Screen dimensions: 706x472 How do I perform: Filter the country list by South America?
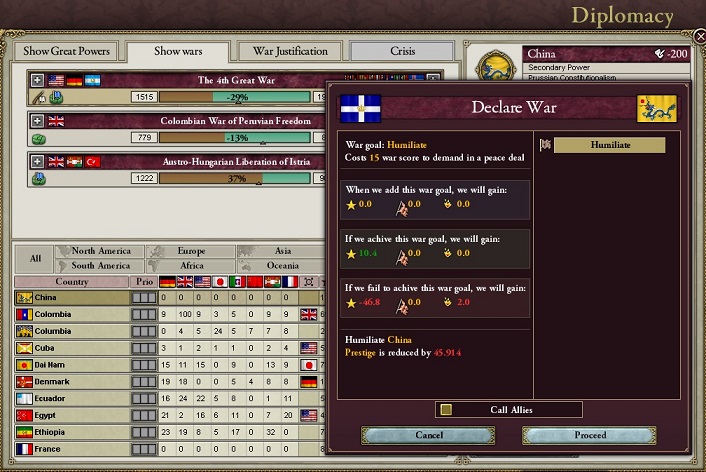[x=100, y=266]
